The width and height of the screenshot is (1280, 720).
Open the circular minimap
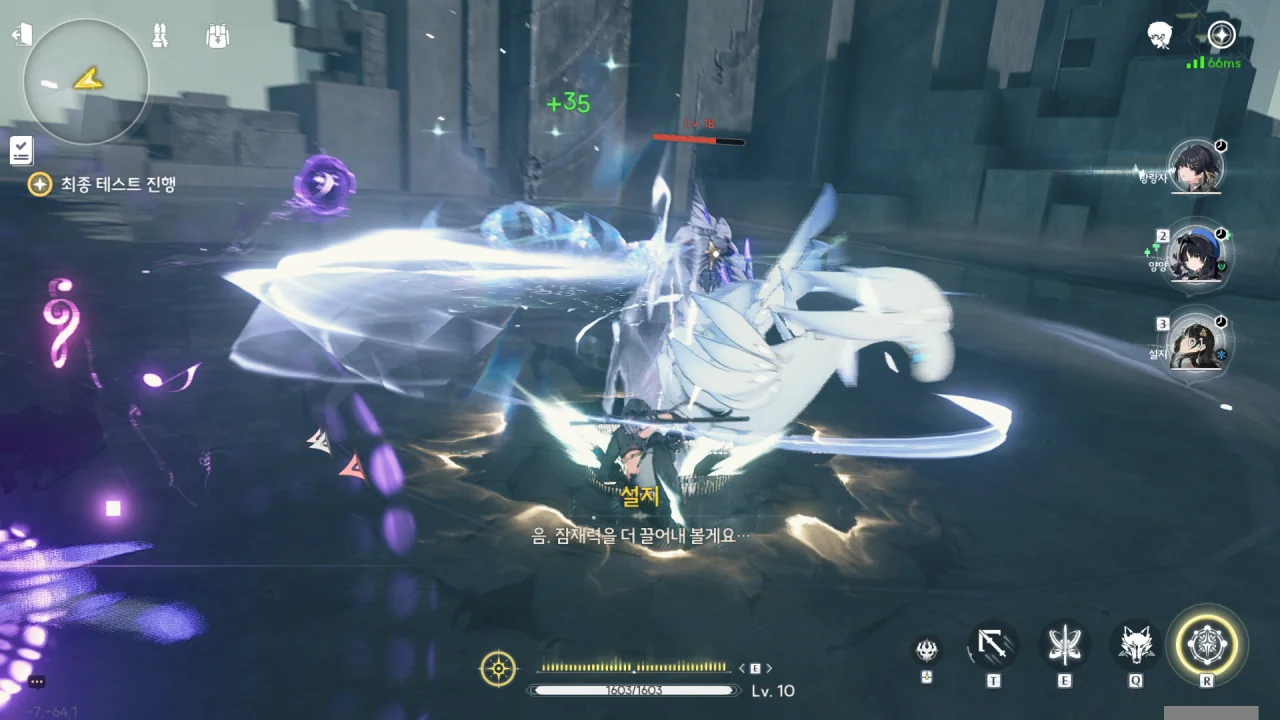[86, 82]
